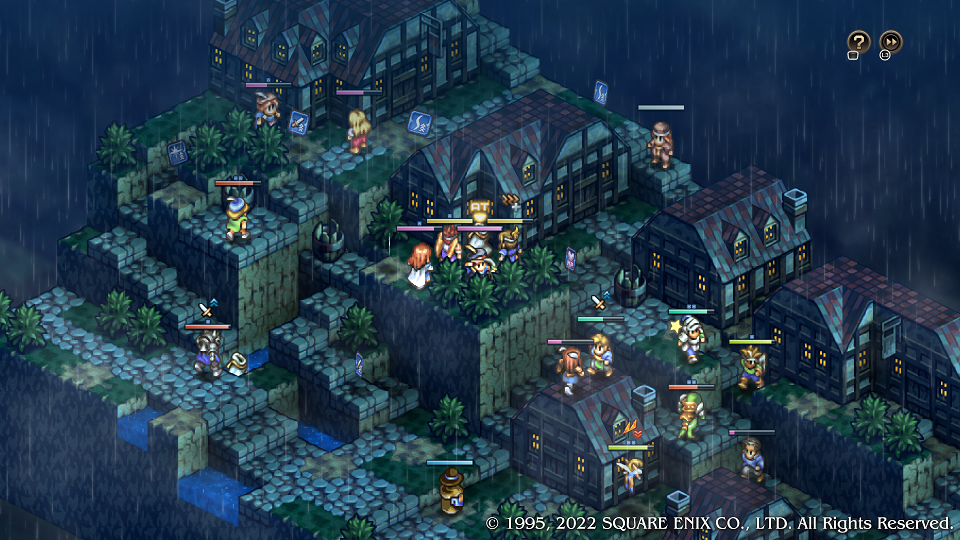Toggle the fast-forward battle speed button

(x=890, y=42)
